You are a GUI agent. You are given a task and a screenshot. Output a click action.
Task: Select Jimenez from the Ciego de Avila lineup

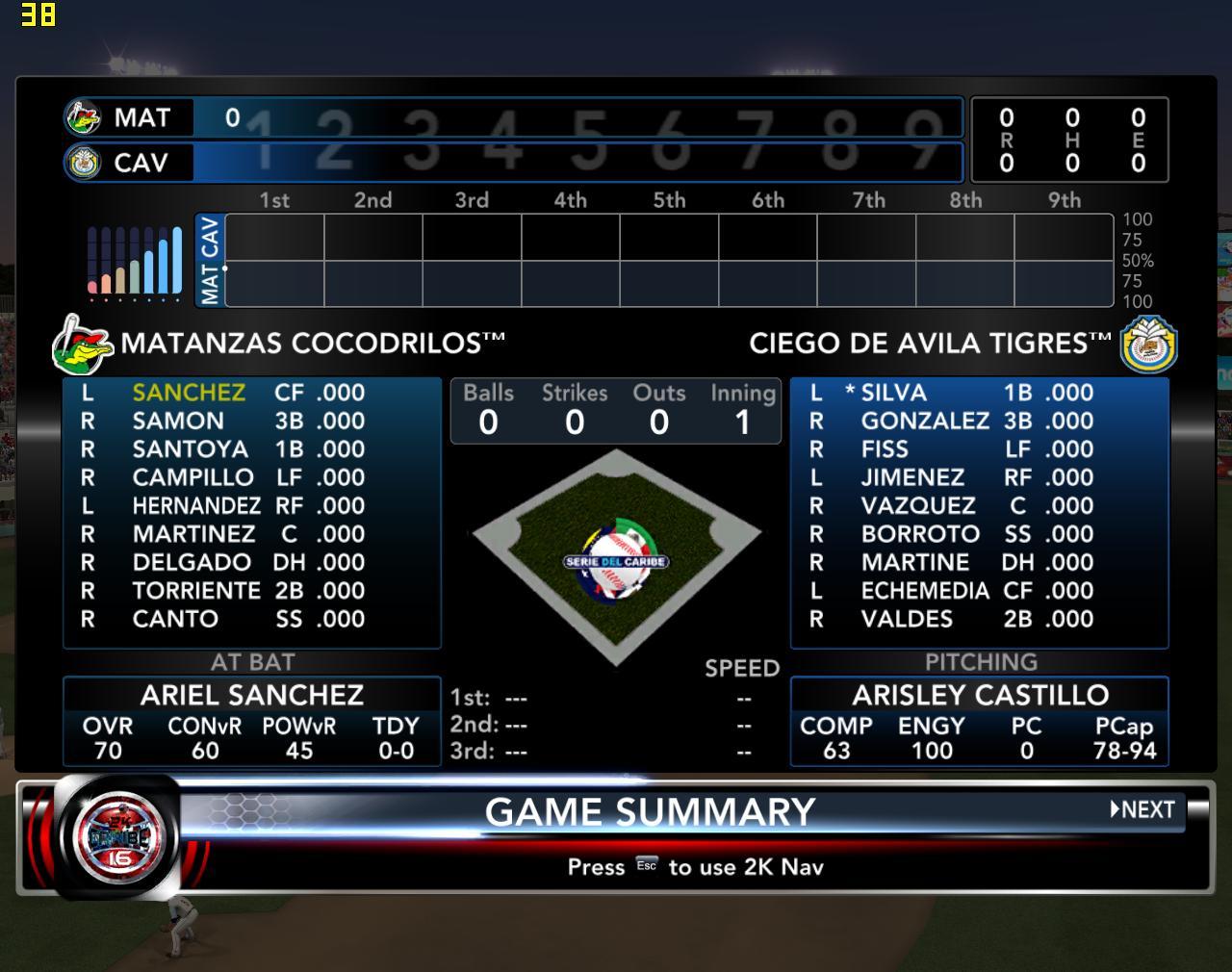coord(911,477)
